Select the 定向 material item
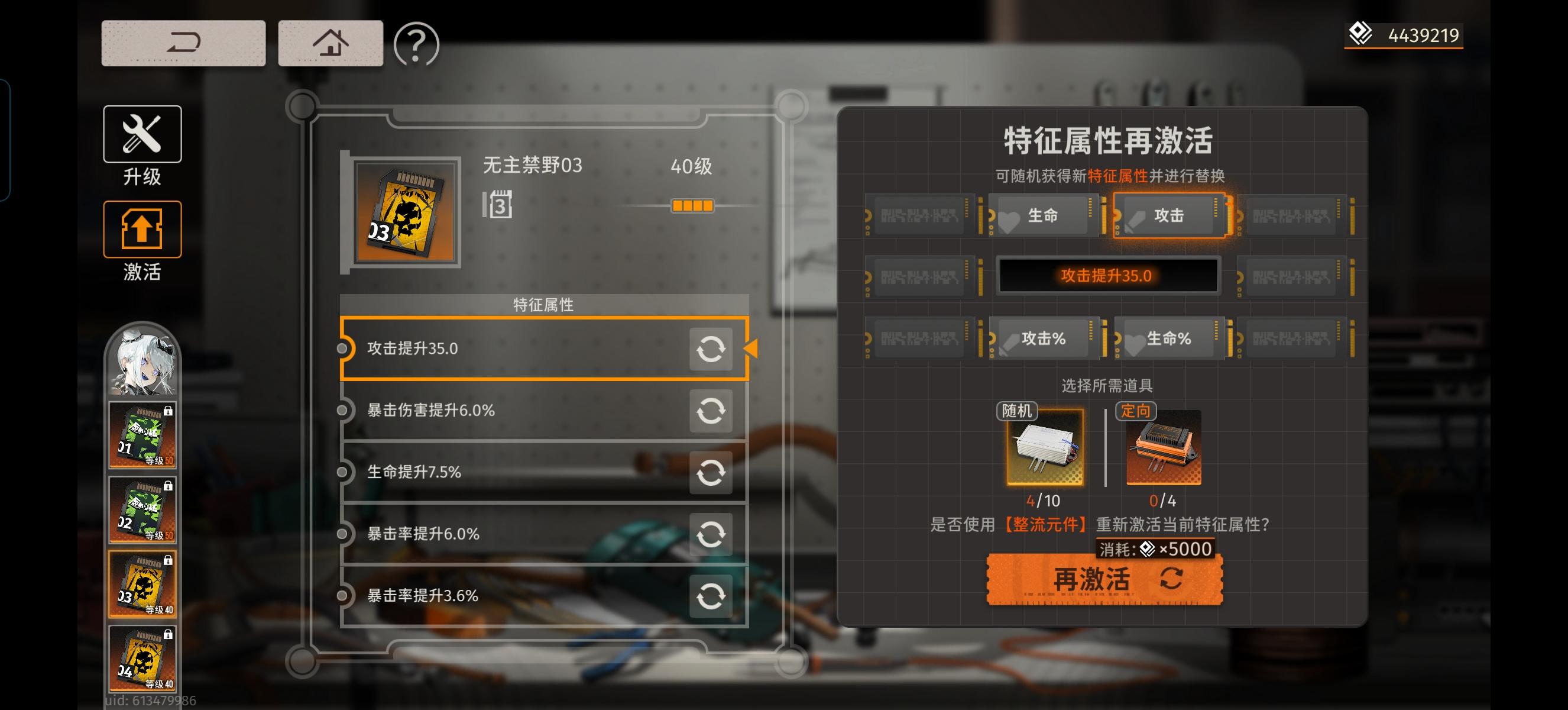Viewport: 1568px width, 710px height. point(1164,447)
